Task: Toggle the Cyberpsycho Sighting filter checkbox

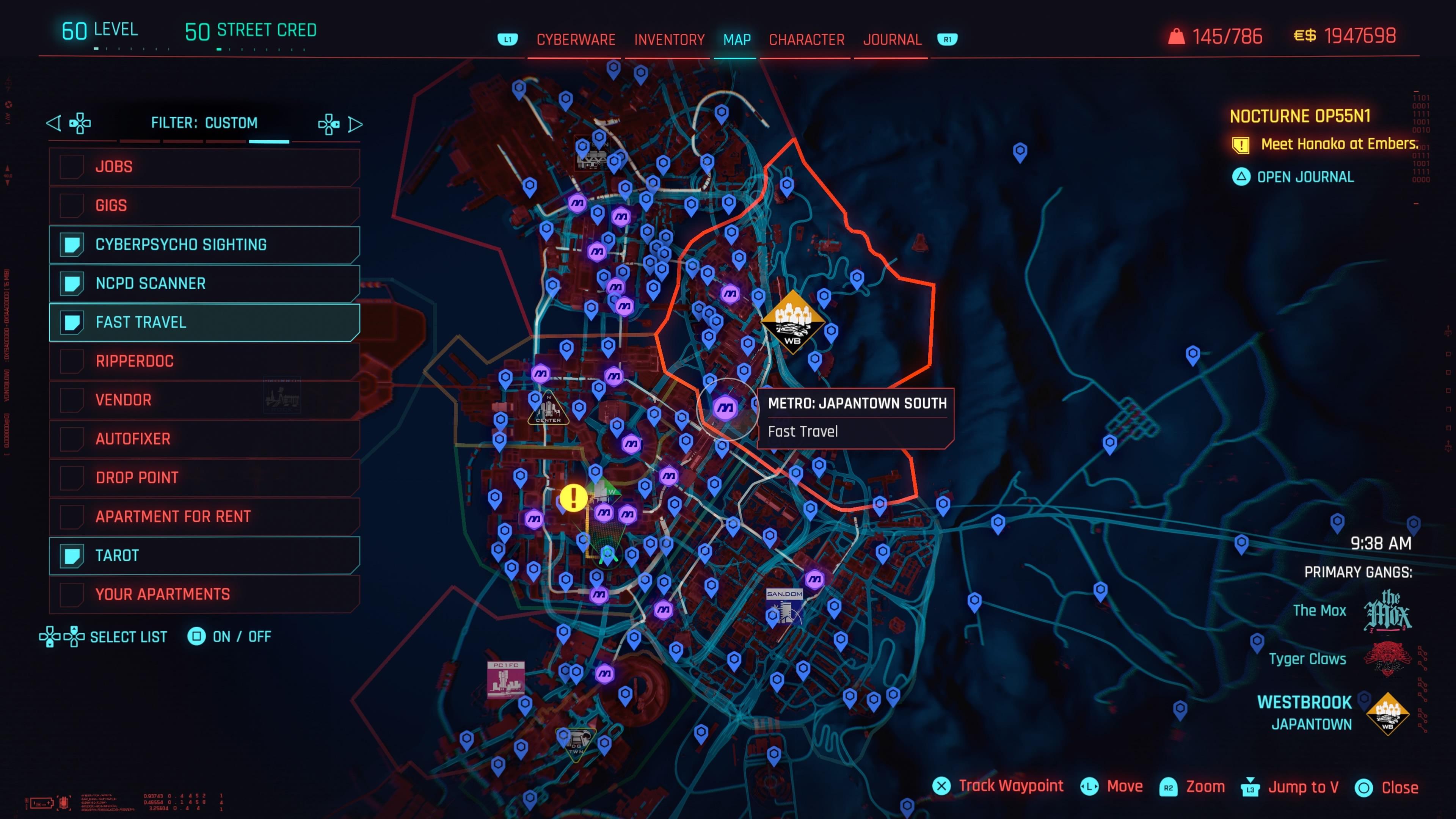Action: click(x=72, y=244)
